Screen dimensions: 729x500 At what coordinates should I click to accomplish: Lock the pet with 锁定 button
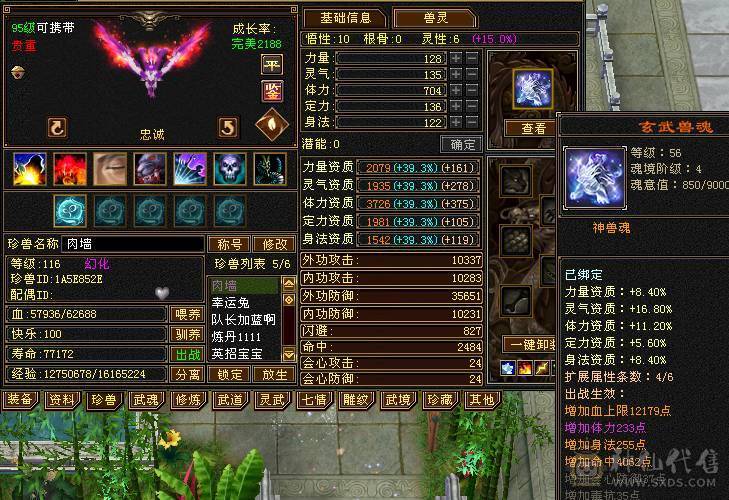[x=230, y=374]
